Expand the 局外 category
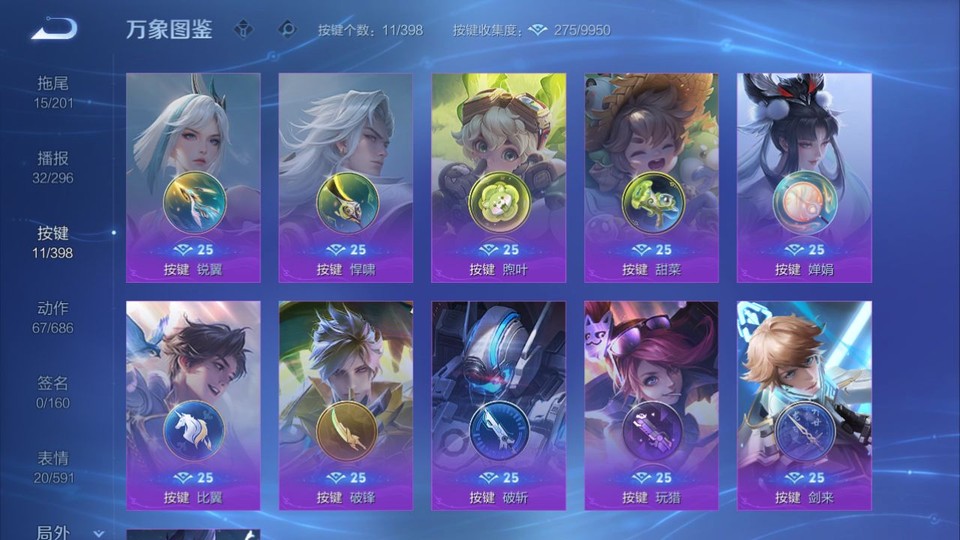 click(68, 532)
